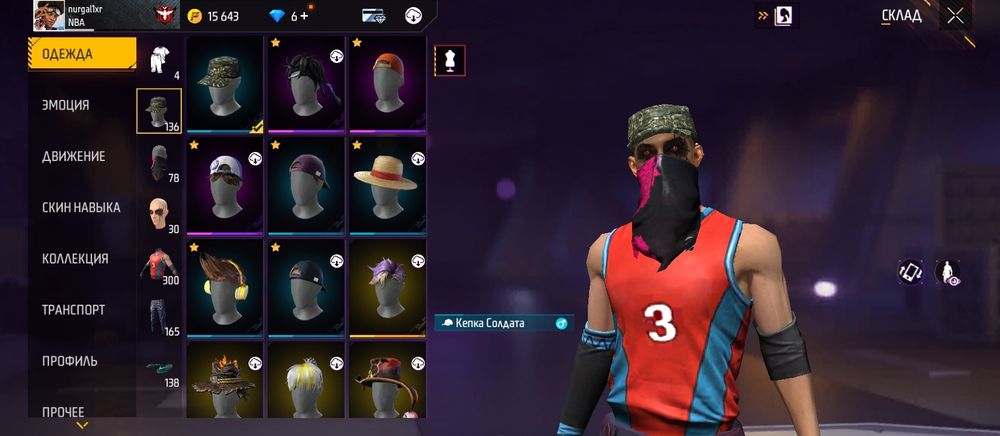Open the pants subcategory
The width and height of the screenshot is (1000, 436).
click(158, 315)
